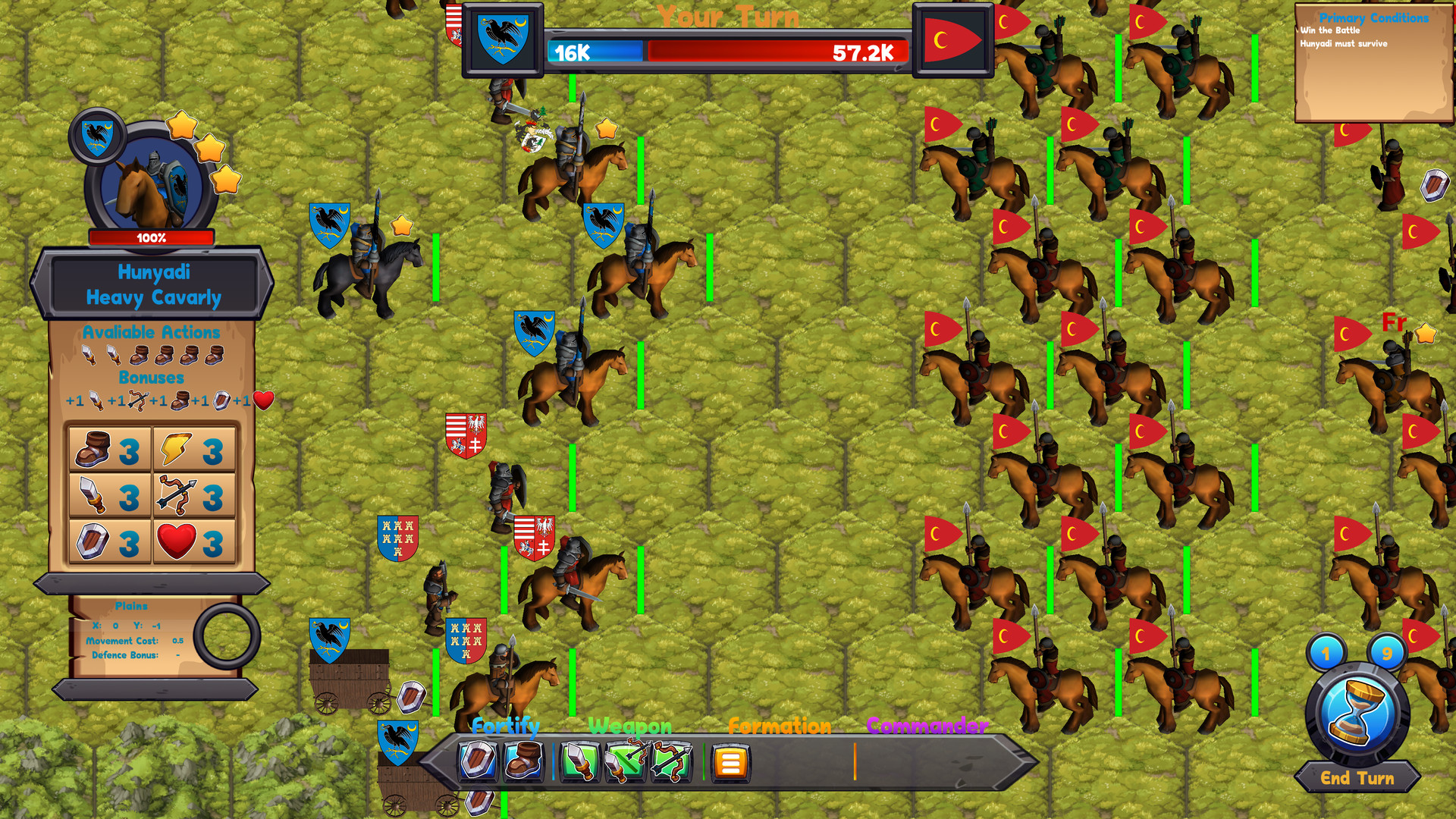Screen dimensions: 1456x819
Task: Click the blue raven Hunyadi crest at top
Action: [503, 38]
